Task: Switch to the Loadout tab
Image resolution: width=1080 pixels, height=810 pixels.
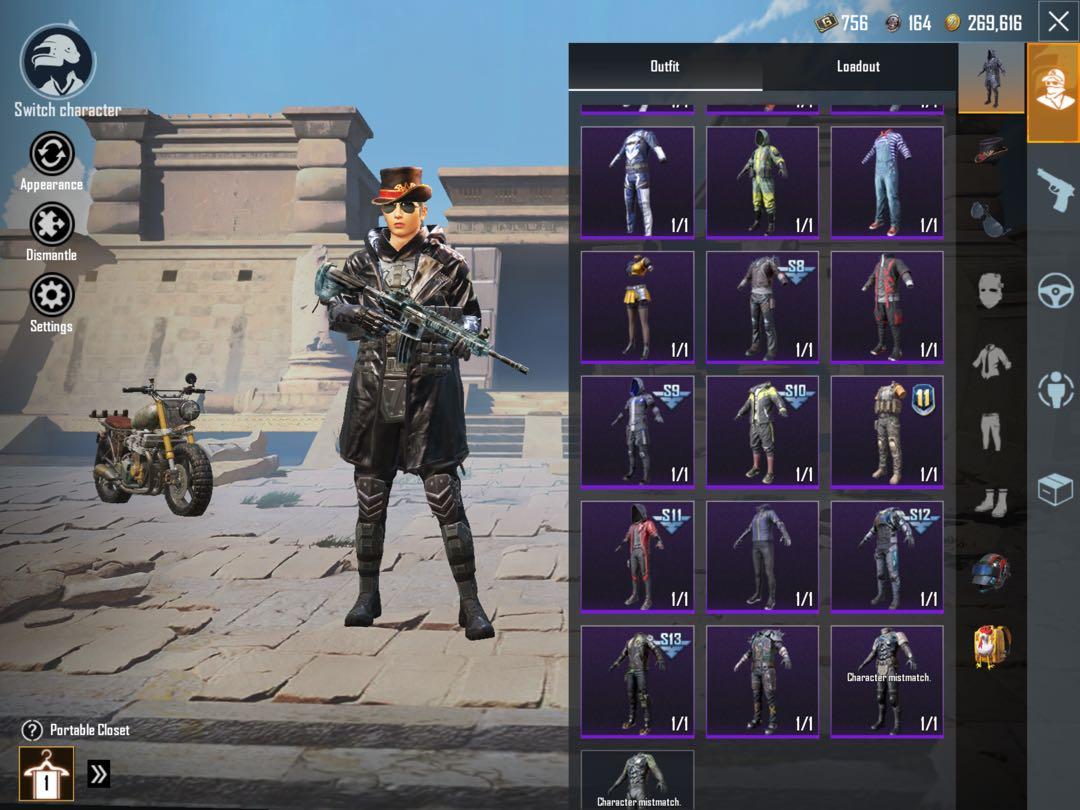Action: (x=858, y=66)
